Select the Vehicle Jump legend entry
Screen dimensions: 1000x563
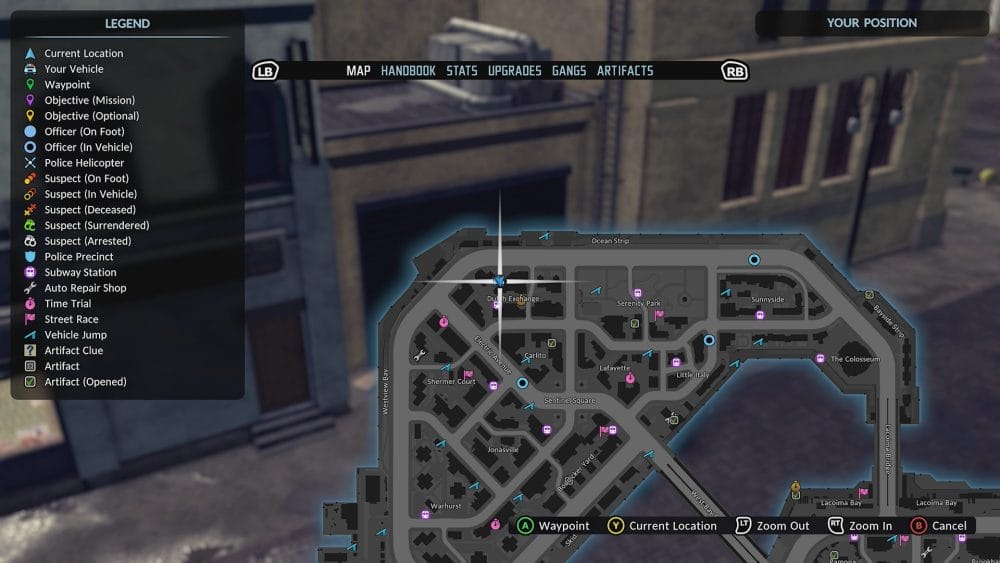(x=75, y=335)
